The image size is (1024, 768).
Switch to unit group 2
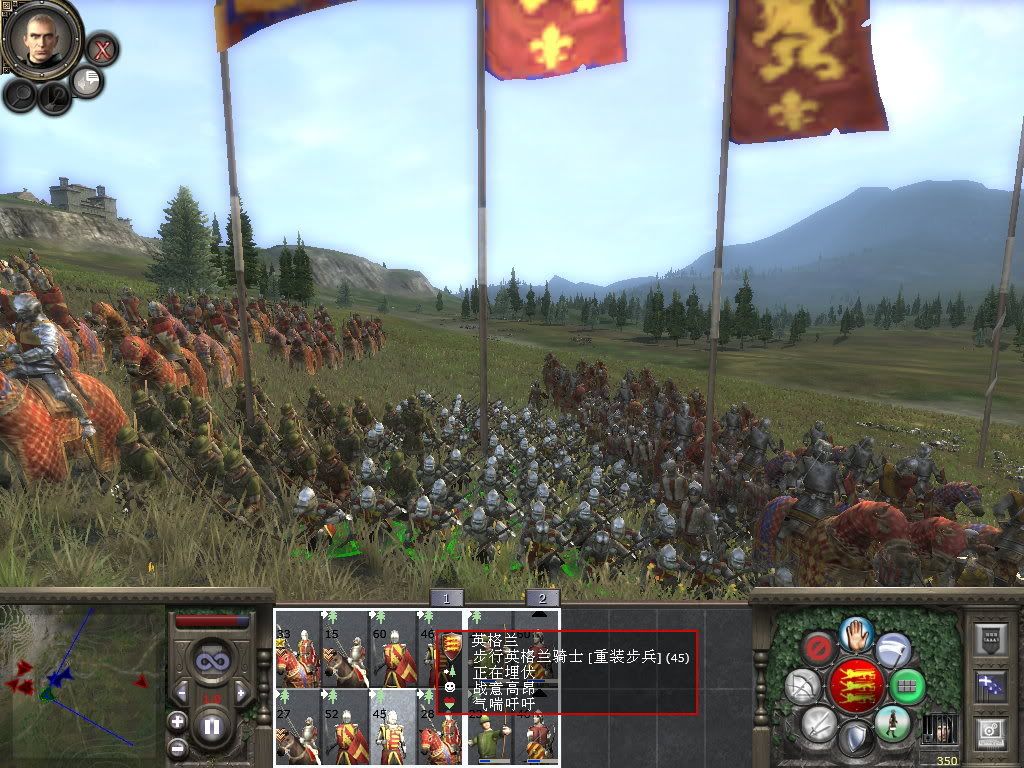[x=542, y=598]
